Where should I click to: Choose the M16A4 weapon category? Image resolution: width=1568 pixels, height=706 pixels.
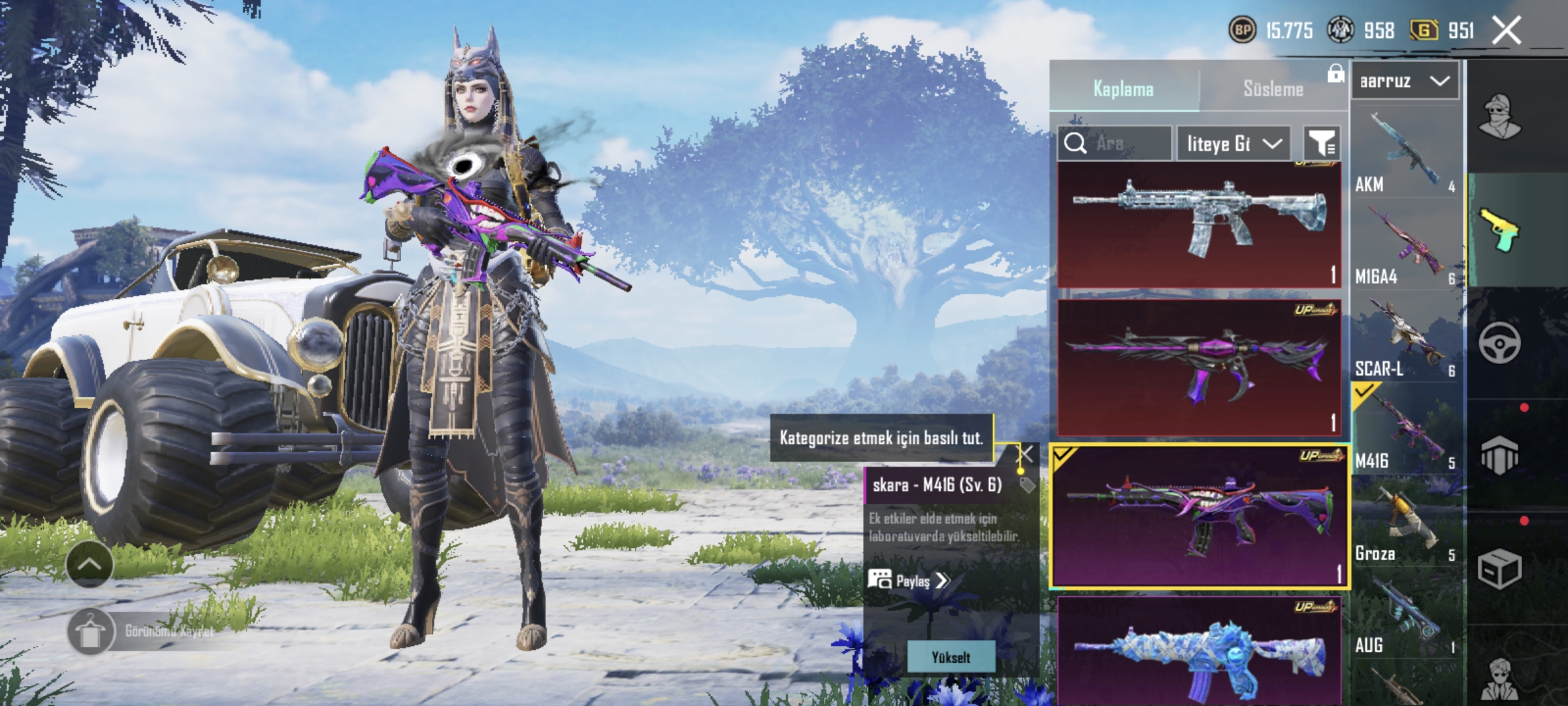[1406, 245]
